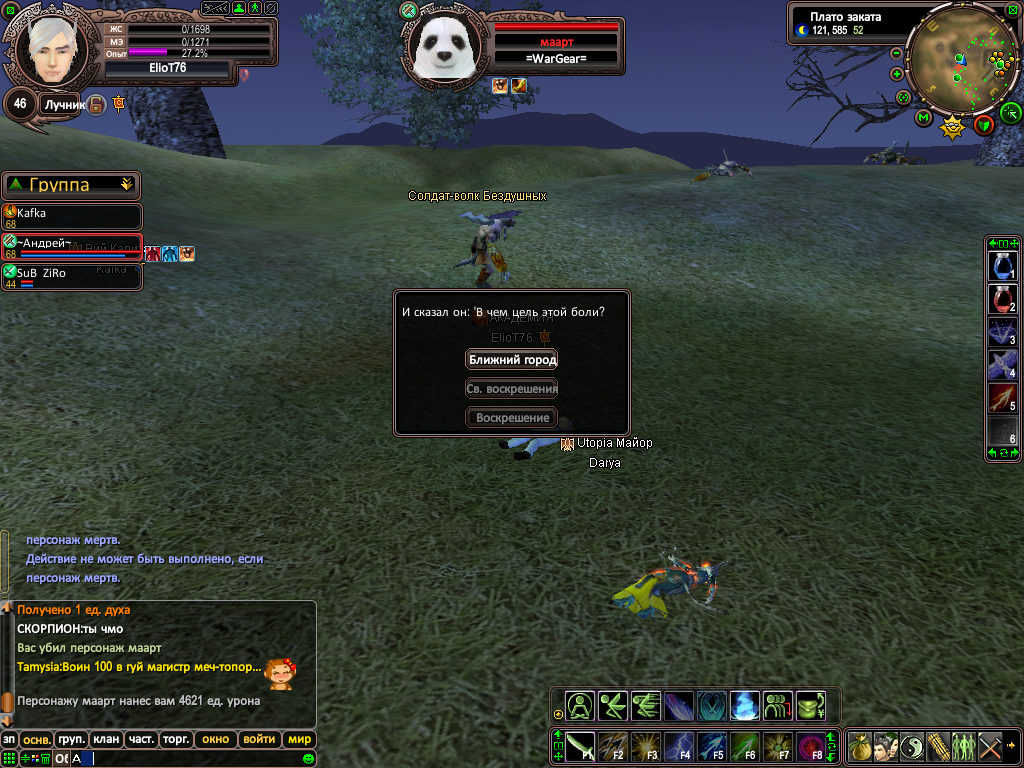The height and width of the screenshot is (768, 1024).
Task: Use the F1 green blade skill
Action: coord(581,747)
